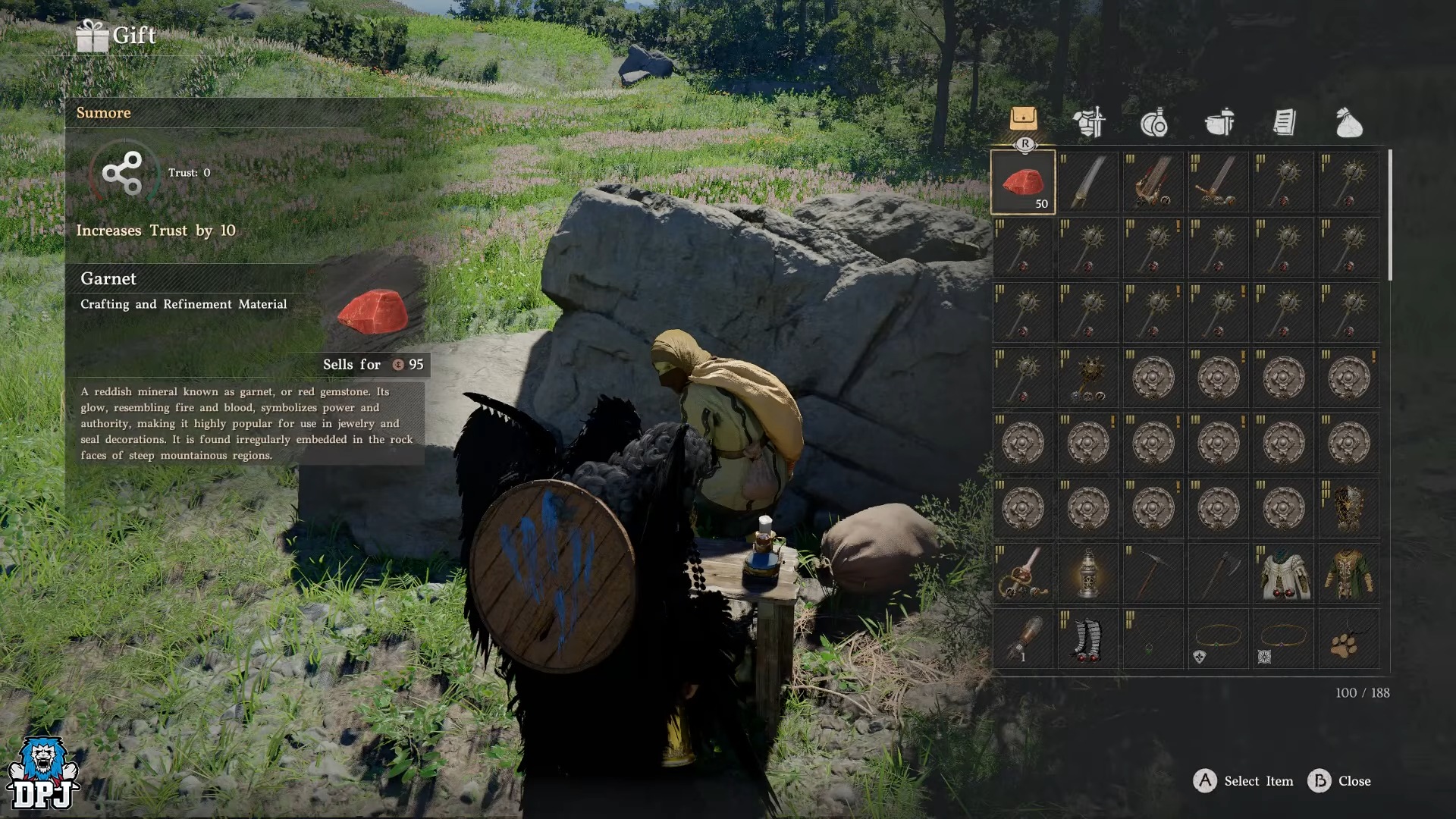Select the armored gauntlet item
Viewport: 1456px width, 819px height.
[1023, 639]
